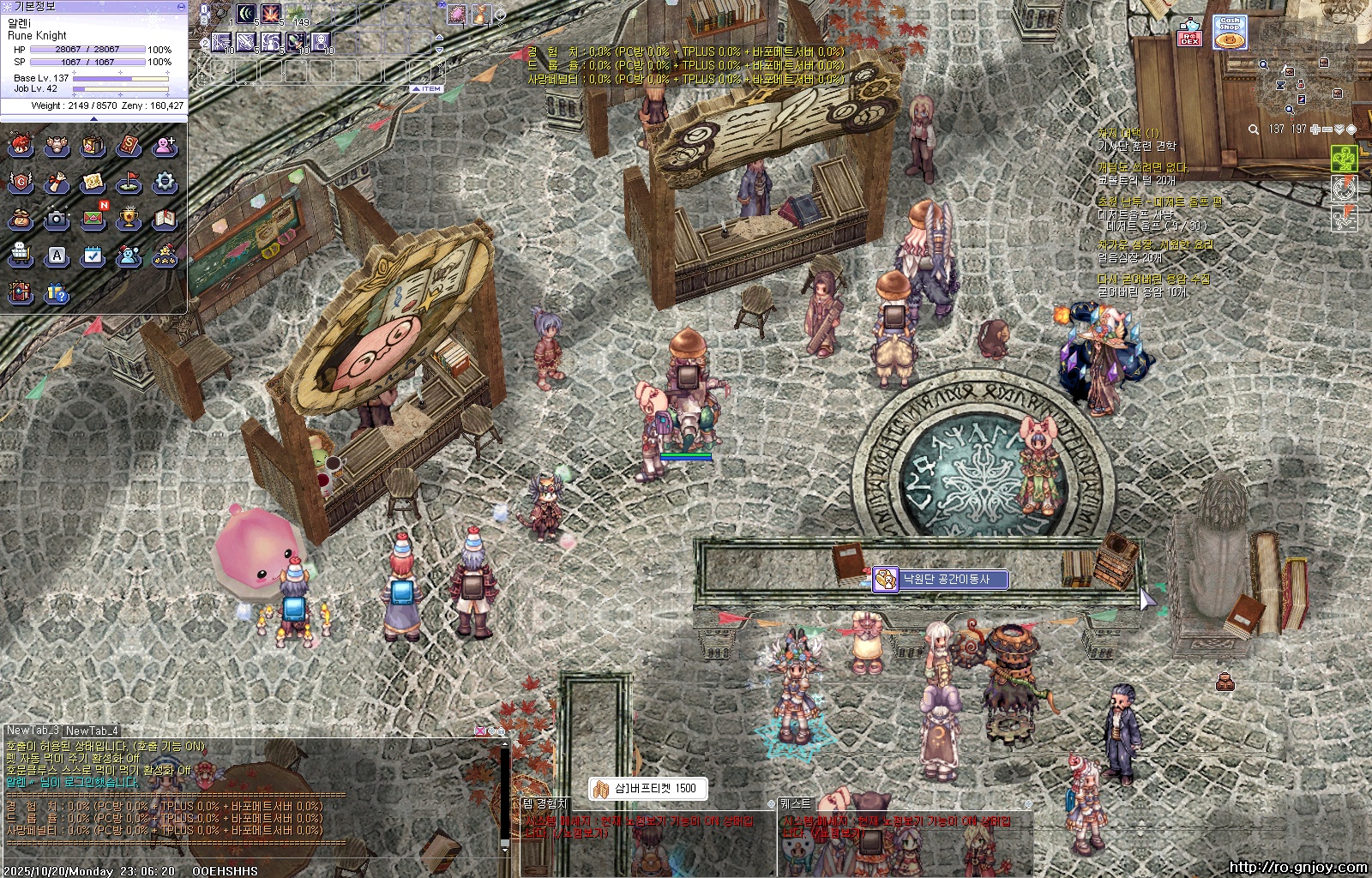Open the Cash Shop
Image resolution: width=1372 pixels, height=878 pixels.
point(1230,33)
